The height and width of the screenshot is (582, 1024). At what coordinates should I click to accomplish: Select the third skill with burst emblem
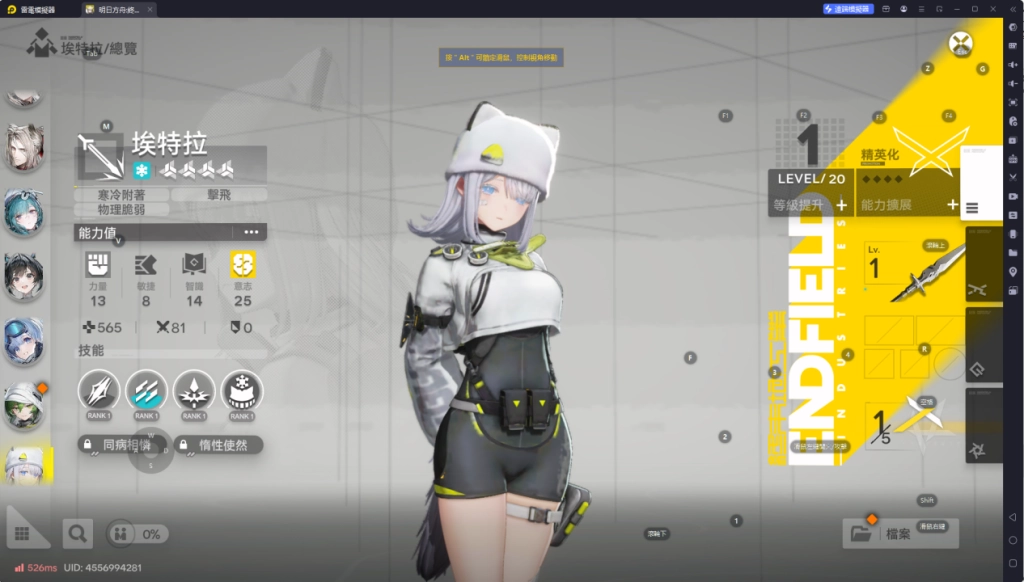point(194,391)
